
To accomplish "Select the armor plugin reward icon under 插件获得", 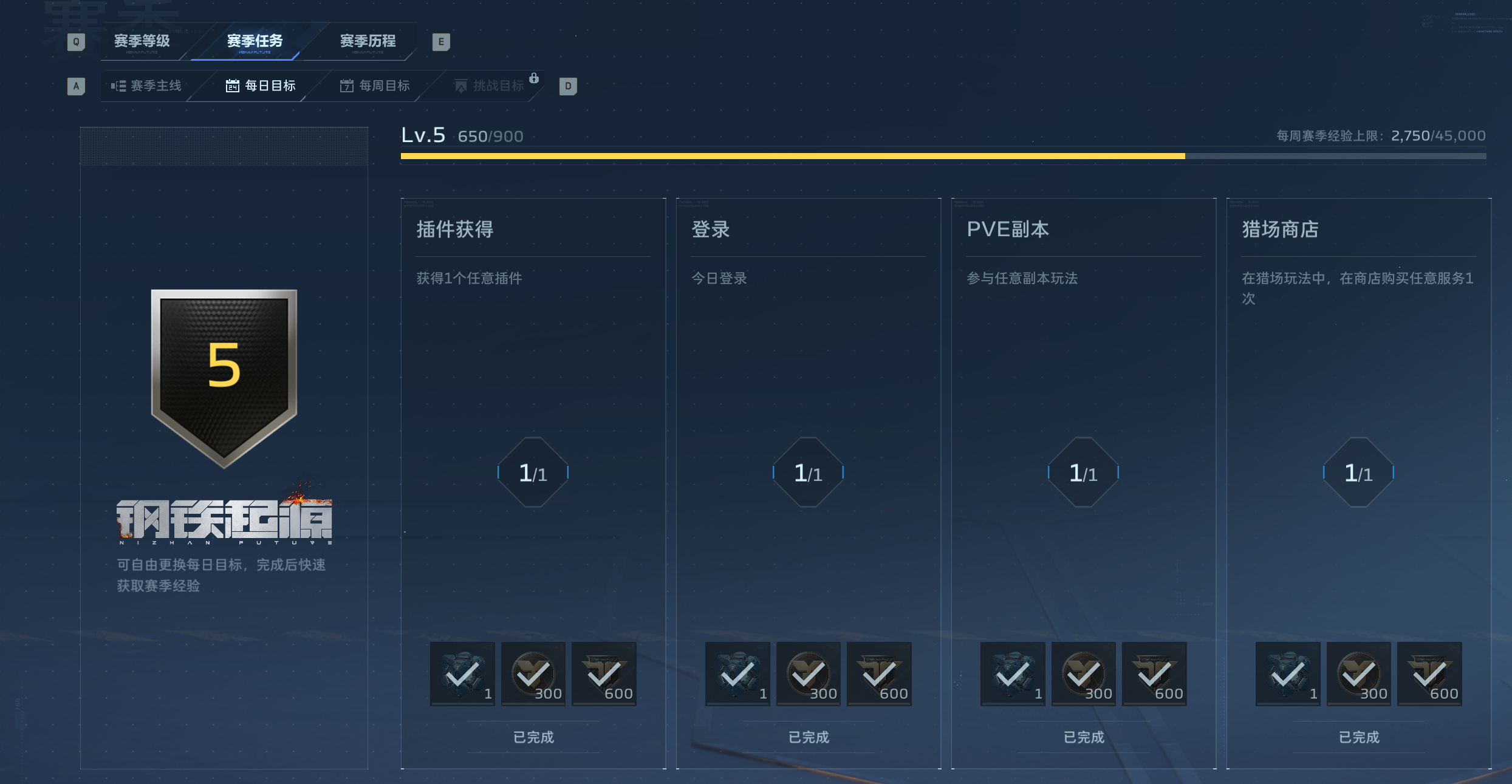I will (x=462, y=673).
